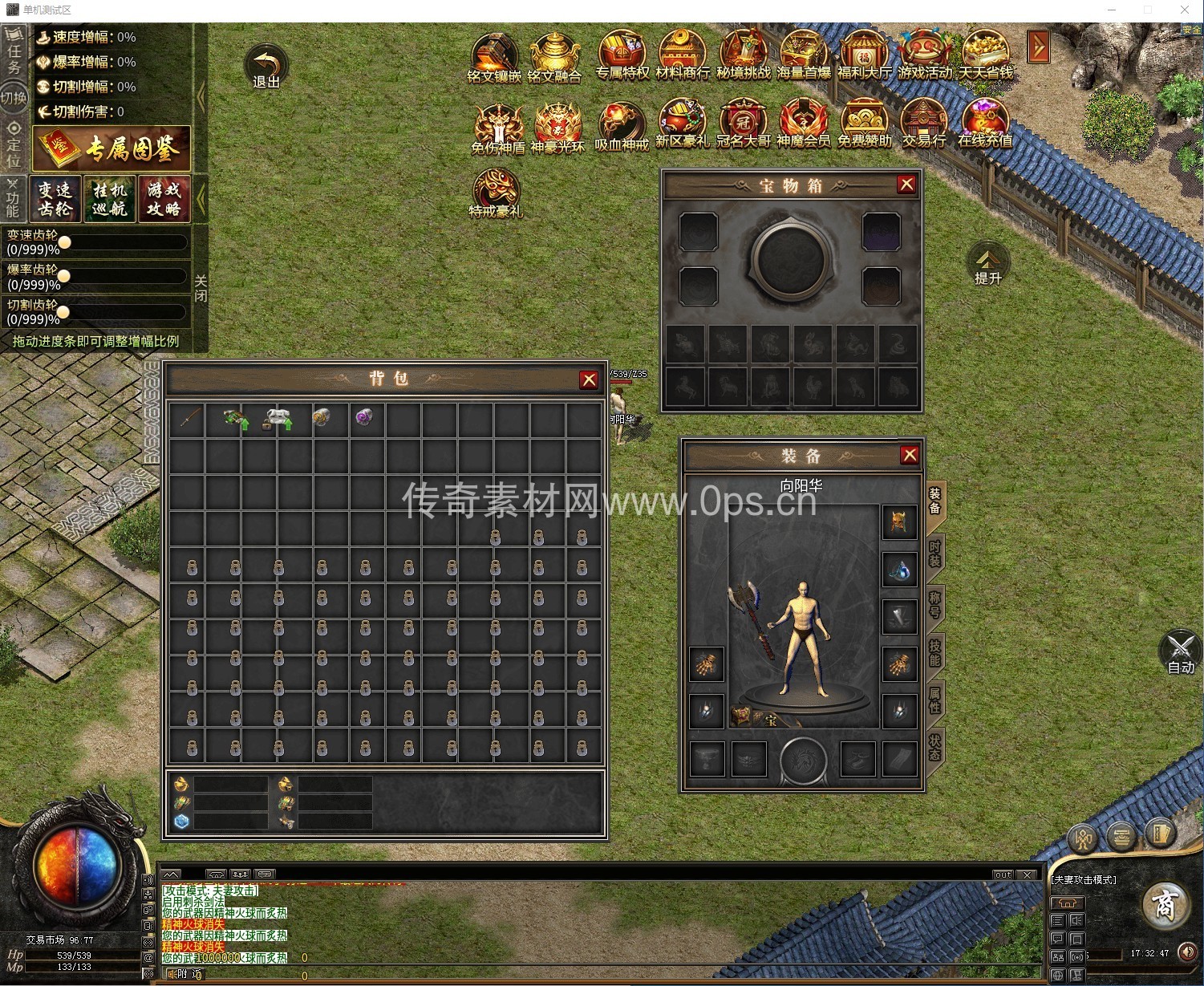Open the 在线充值 online recharge icon

(x=985, y=124)
